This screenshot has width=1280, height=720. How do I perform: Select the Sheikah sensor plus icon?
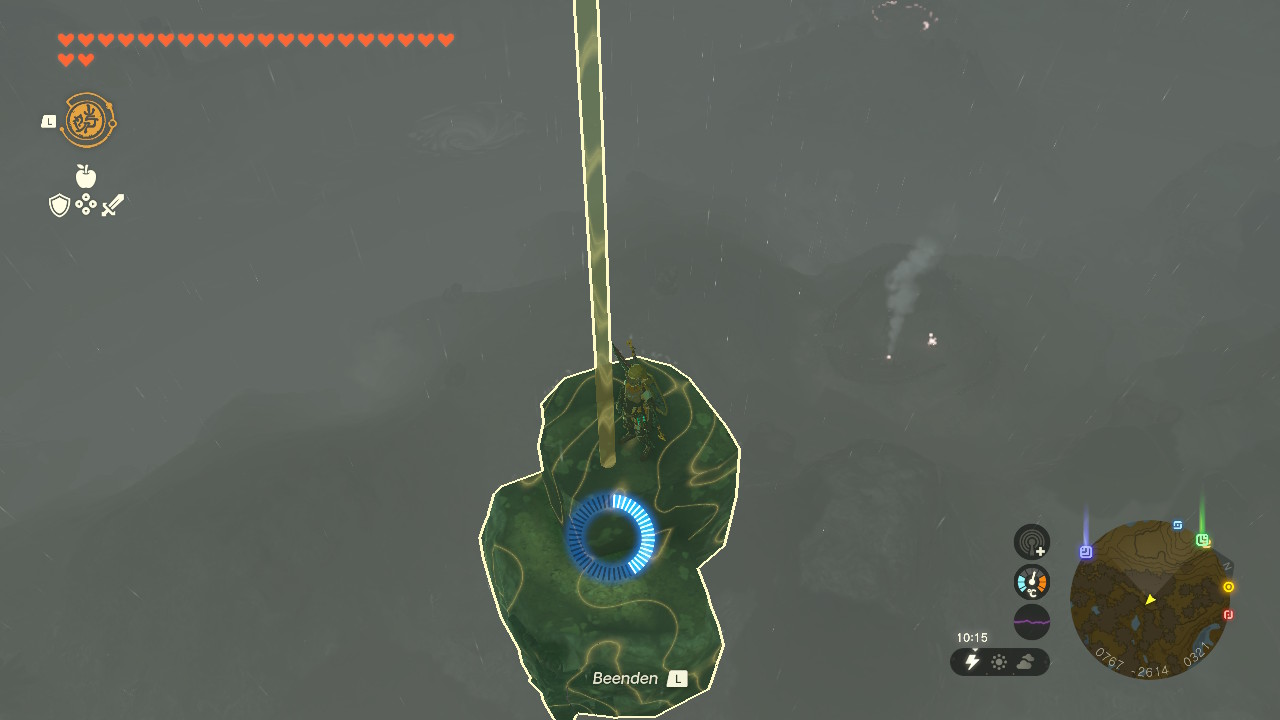tap(1032, 542)
